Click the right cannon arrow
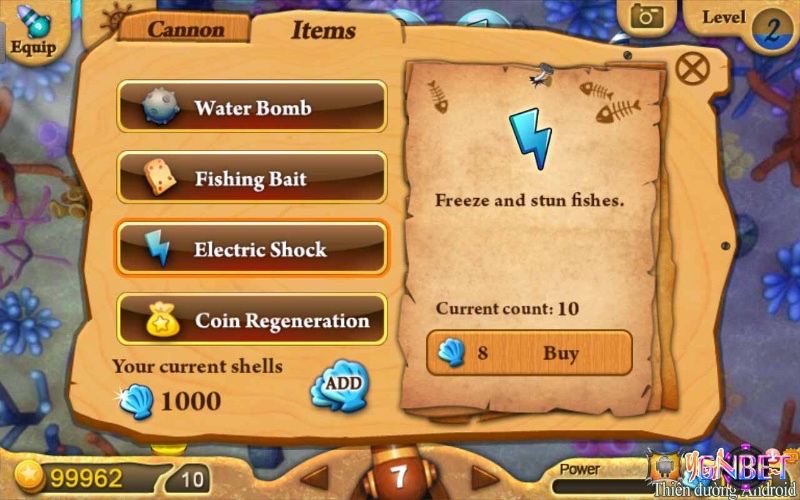The height and width of the screenshot is (500, 800). [x=485, y=476]
